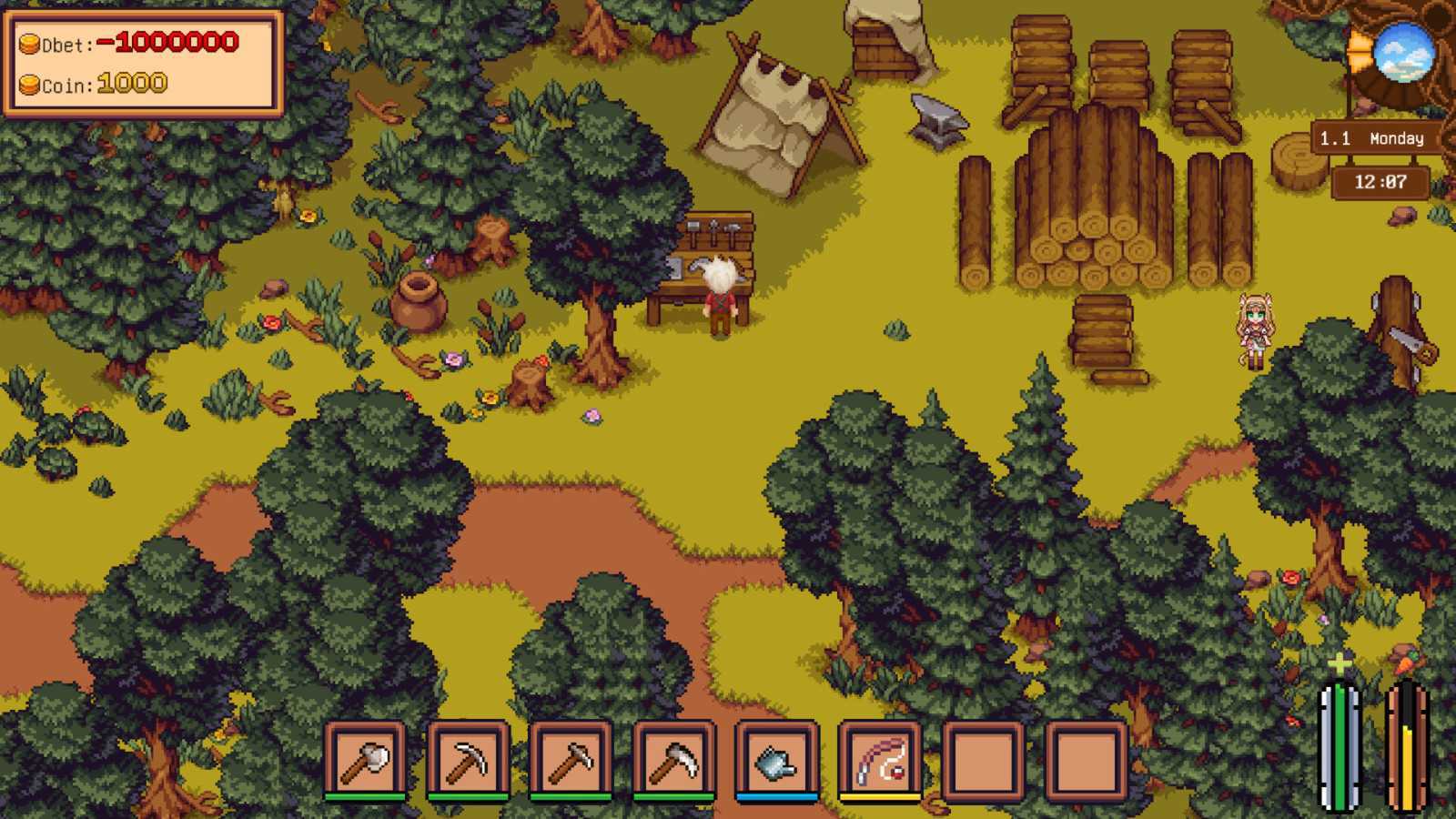This screenshot has height=819, width=1456.
Task: Select the watering can slot
Action: [776, 759]
